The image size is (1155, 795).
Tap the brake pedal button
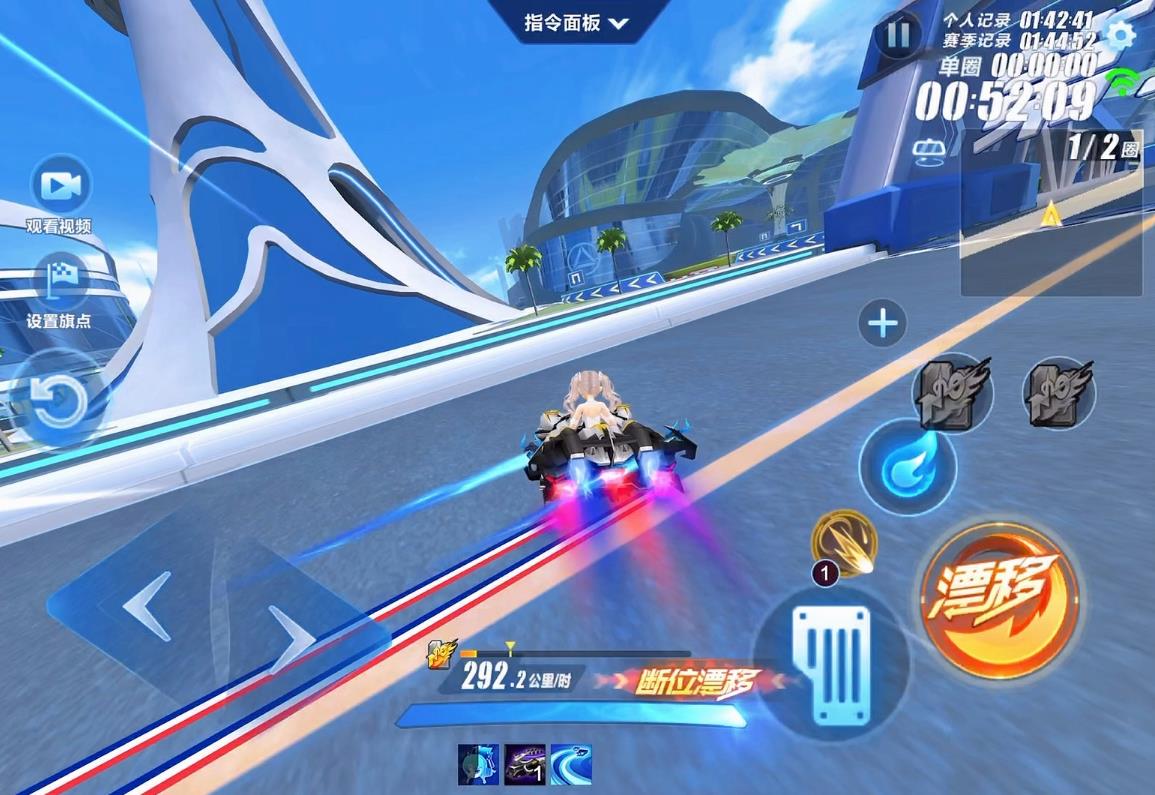pyautogui.click(x=829, y=658)
